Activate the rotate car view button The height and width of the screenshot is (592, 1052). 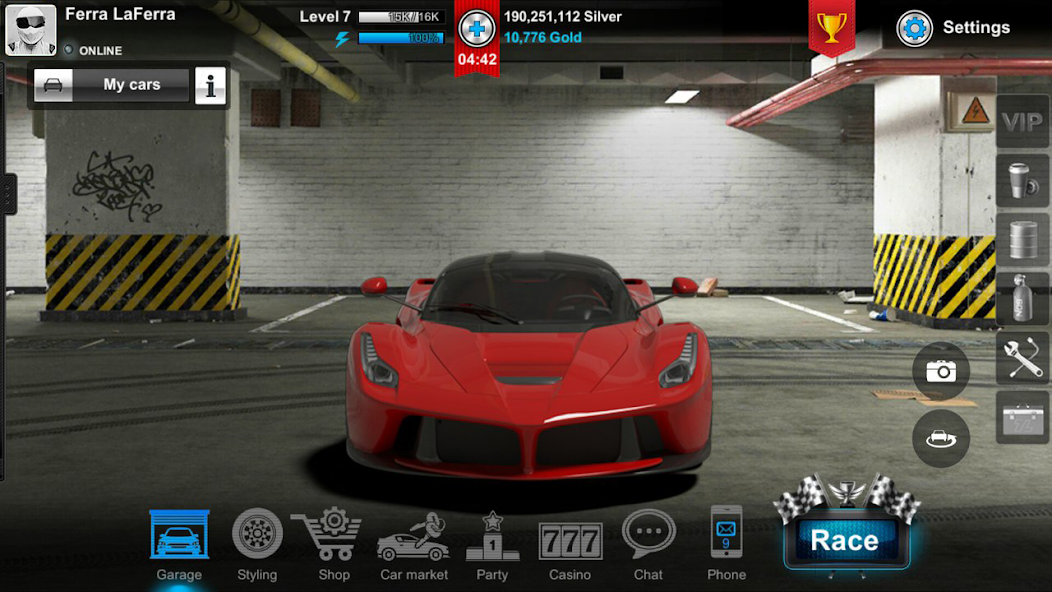coord(940,438)
